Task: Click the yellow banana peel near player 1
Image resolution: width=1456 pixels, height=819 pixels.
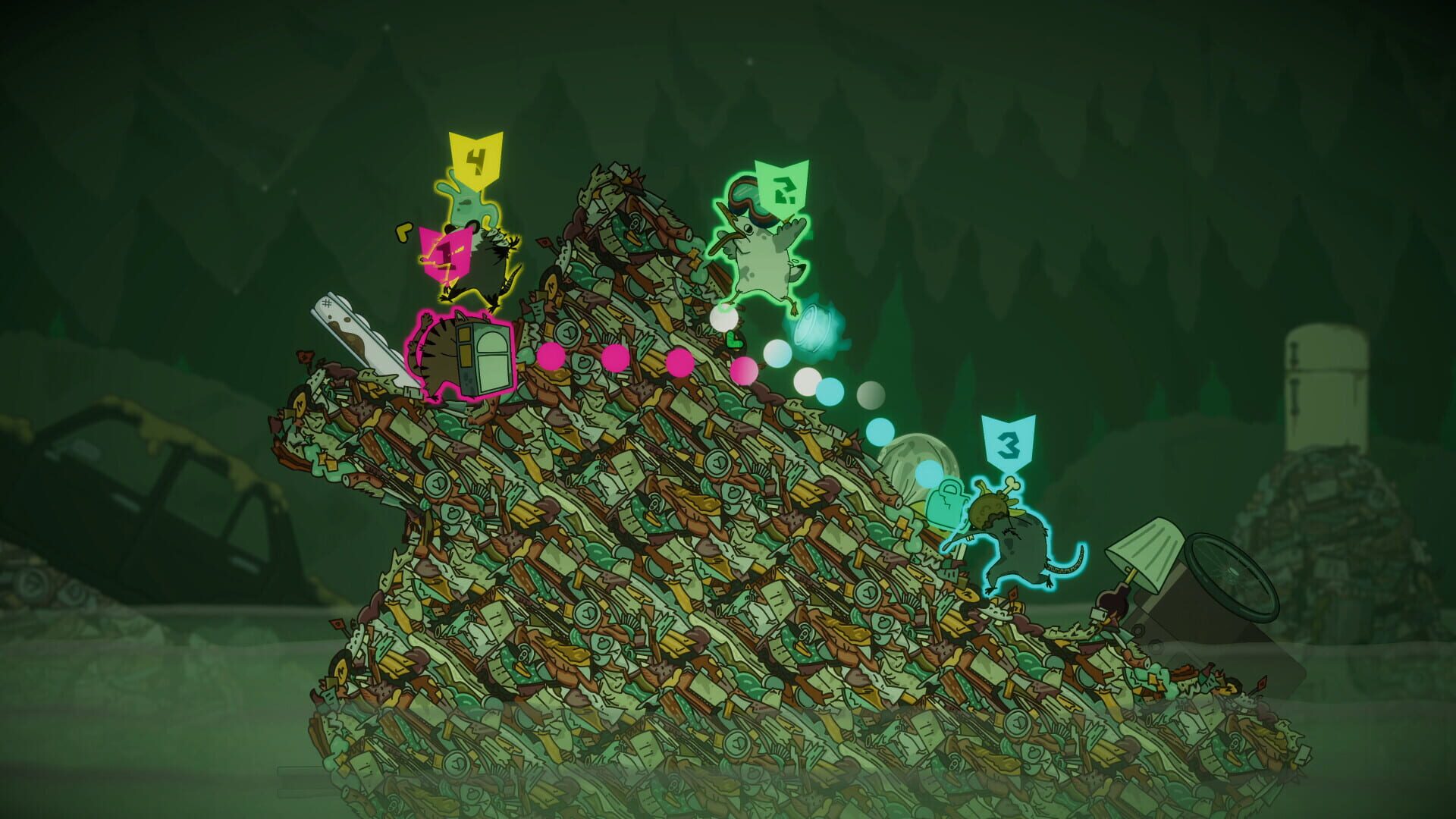Action: [x=402, y=231]
